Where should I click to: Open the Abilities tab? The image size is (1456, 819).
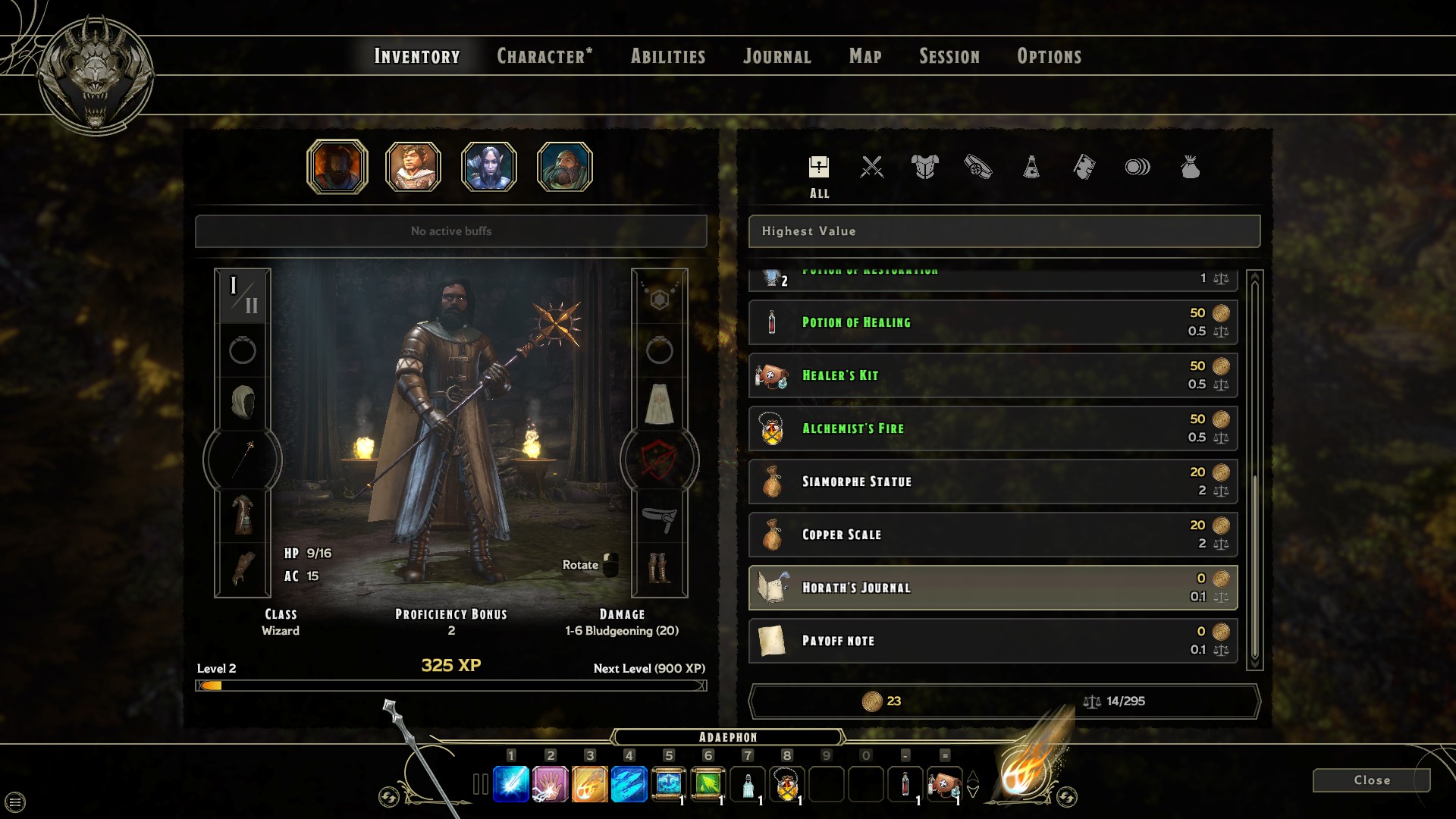tap(668, 56)
